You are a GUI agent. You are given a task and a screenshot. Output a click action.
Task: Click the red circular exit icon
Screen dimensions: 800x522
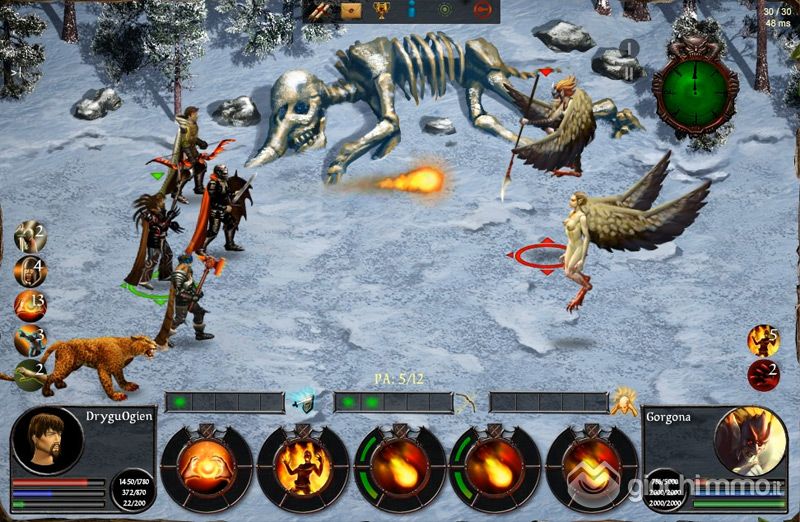point(483,11)
